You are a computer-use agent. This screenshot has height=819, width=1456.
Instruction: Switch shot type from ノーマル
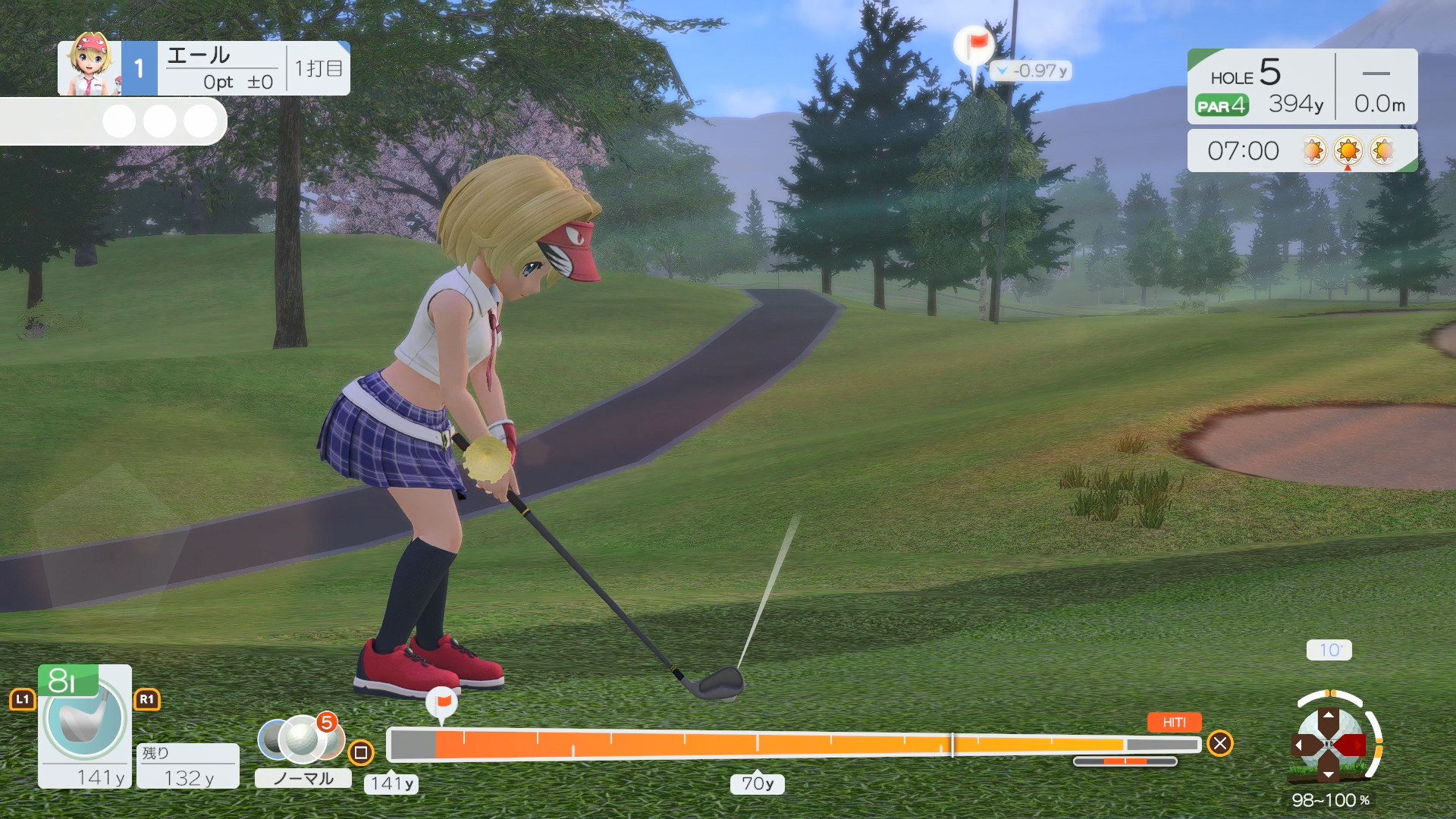coord(303,778)
